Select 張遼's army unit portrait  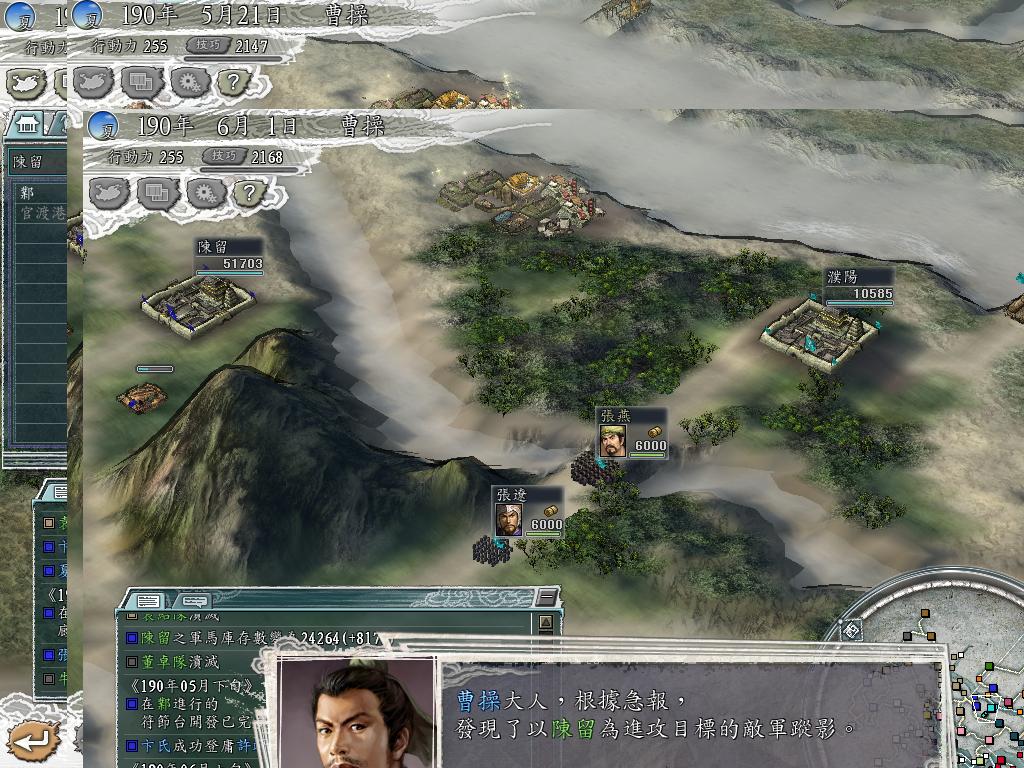[508, 518]
